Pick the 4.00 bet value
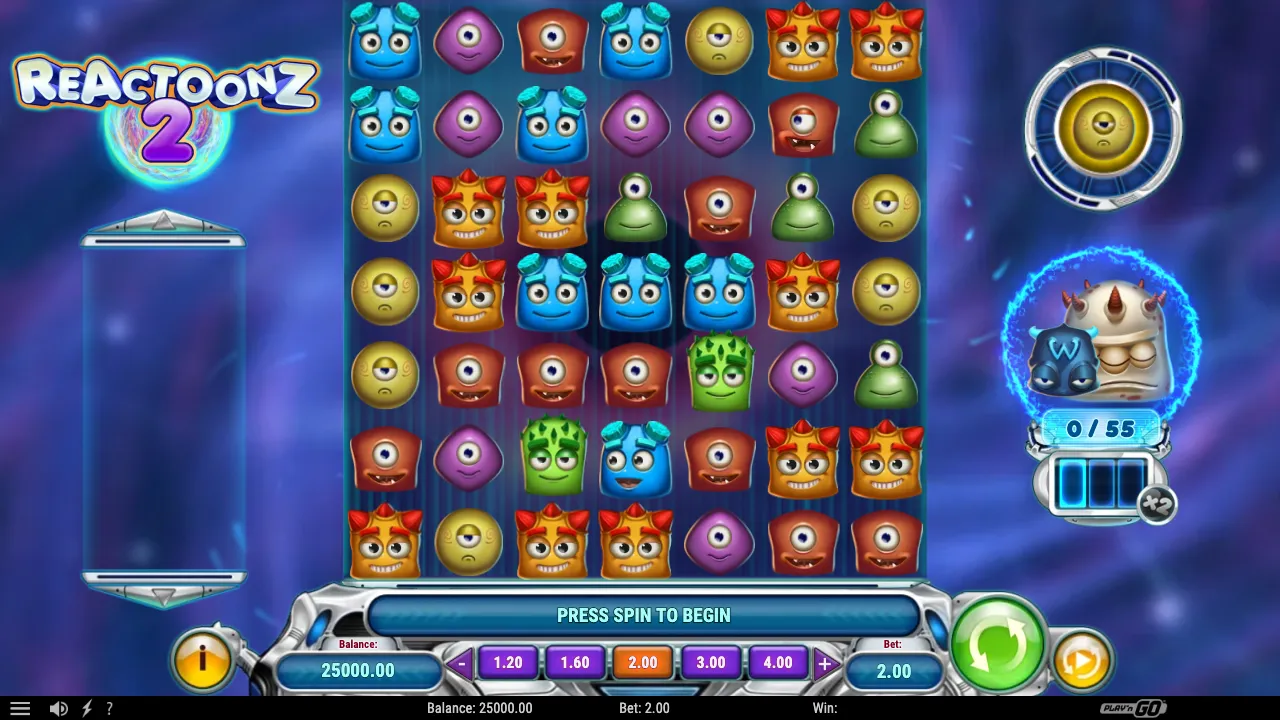 pyautogui.click(x=777, y=662)
